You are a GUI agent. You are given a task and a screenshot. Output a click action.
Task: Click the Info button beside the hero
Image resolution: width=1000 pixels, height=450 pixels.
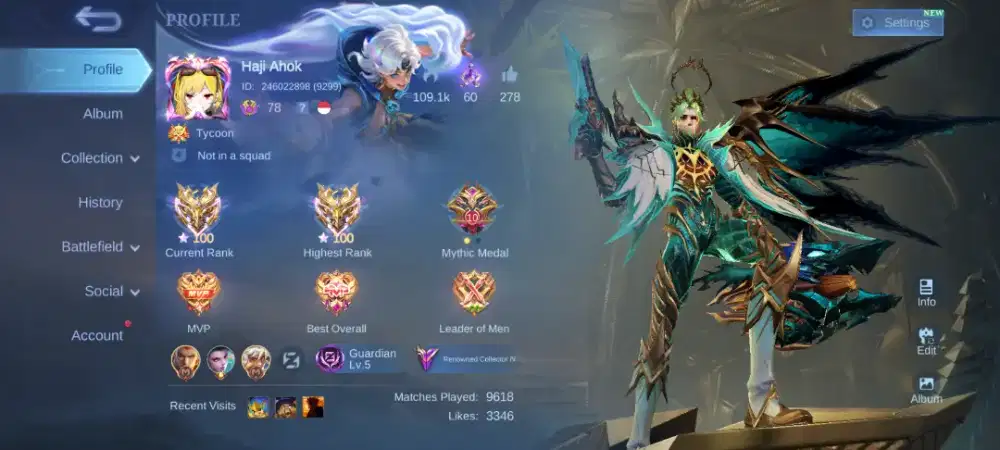pyautogui.click(x=926, y=292)
